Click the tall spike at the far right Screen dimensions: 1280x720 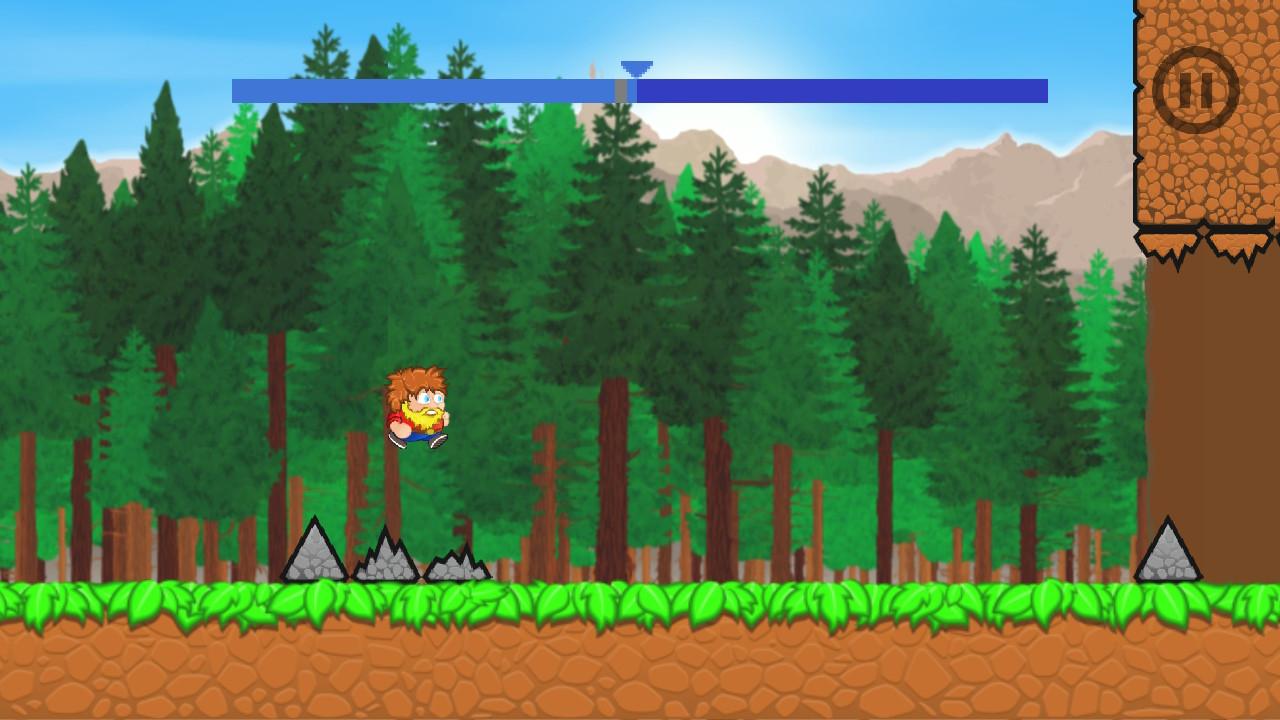point(1167,550)
